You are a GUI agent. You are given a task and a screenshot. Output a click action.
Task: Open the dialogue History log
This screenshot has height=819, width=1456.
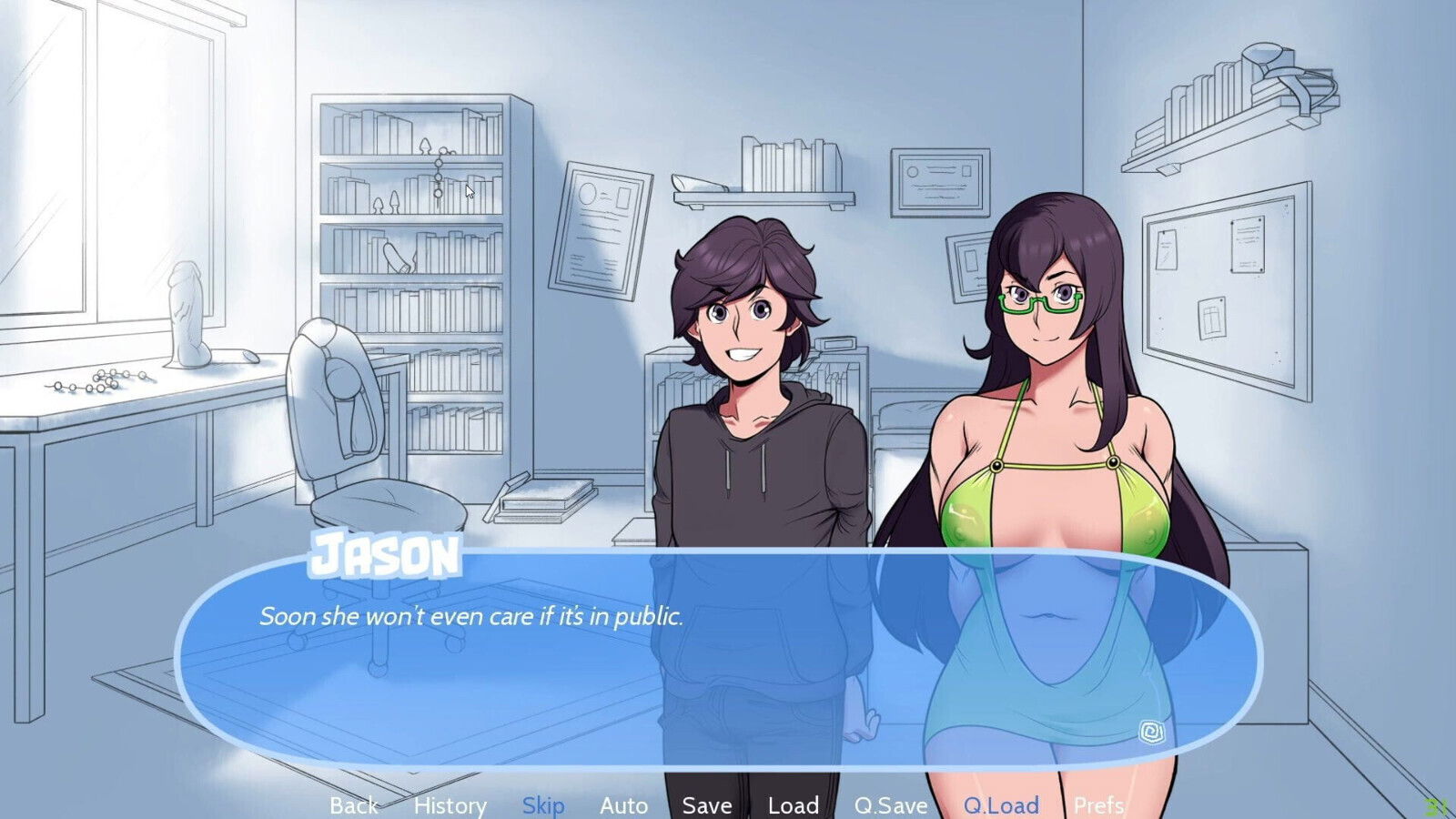(450, 805)
